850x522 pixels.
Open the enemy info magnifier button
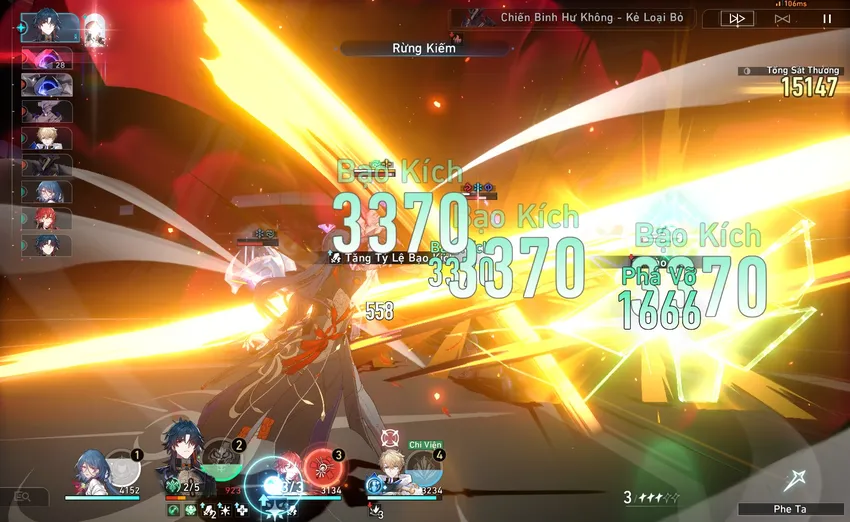[x=22, y=496]
